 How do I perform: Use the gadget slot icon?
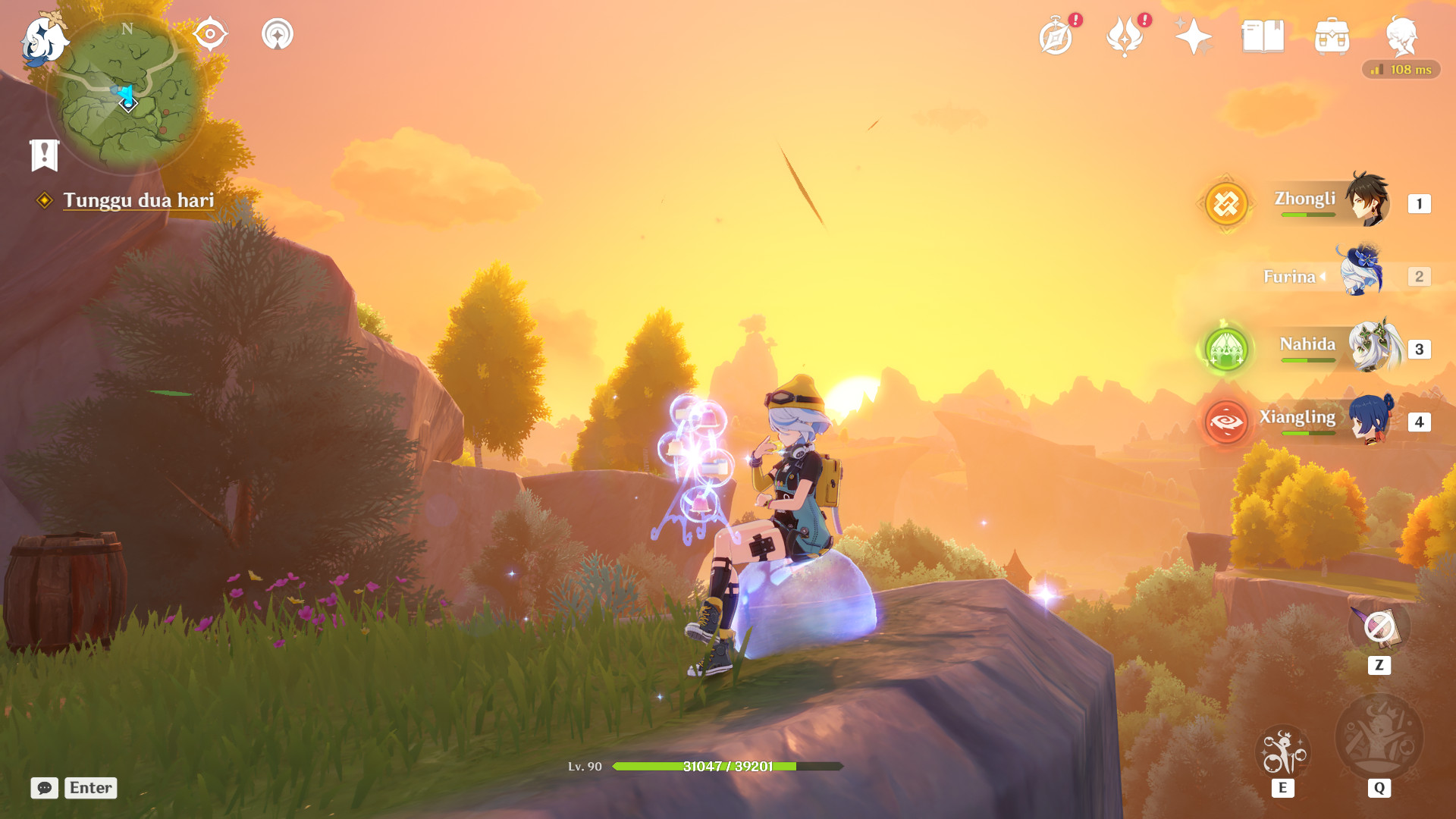point(1379,628)
